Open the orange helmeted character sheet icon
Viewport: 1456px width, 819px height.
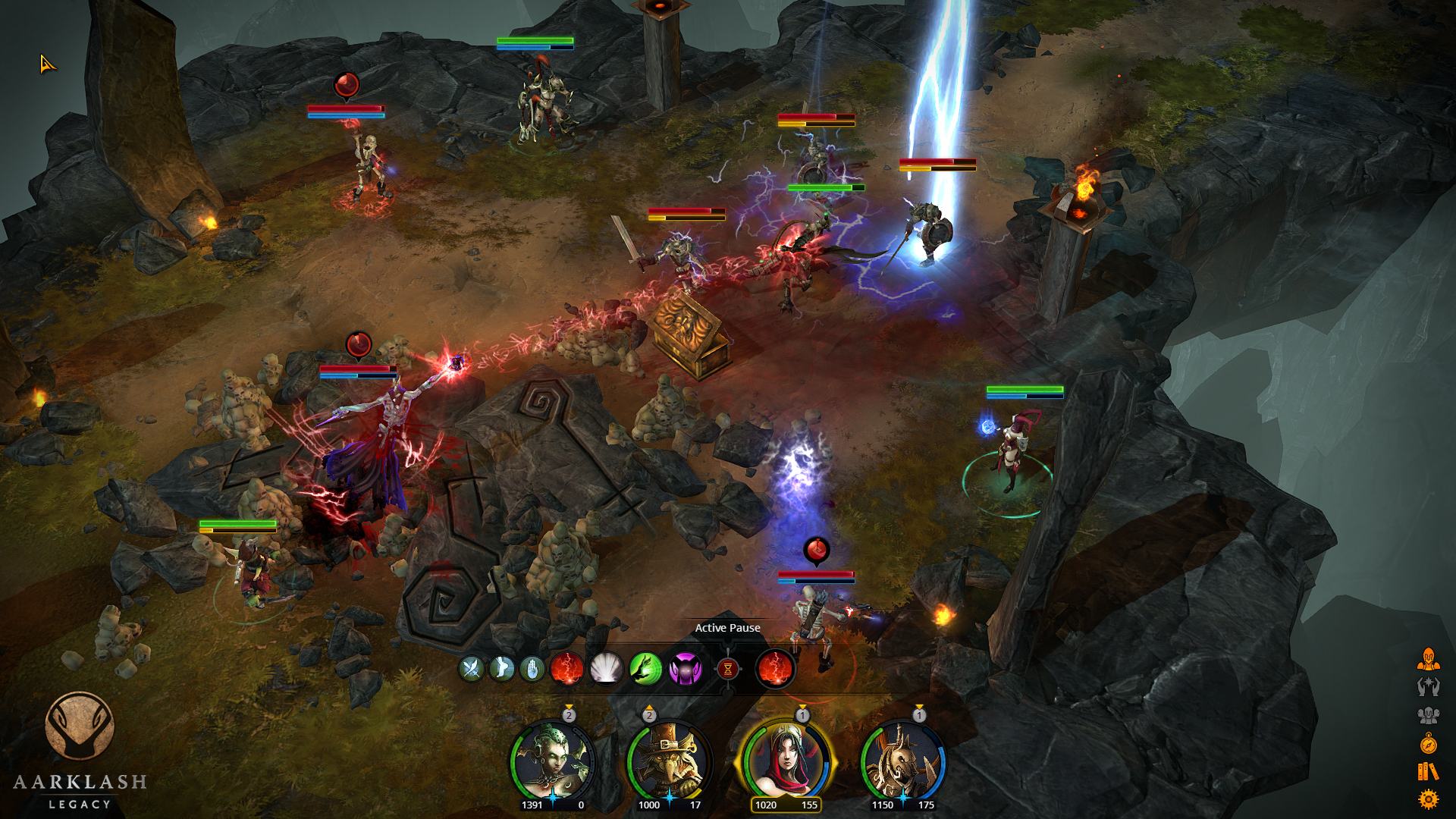[1428, 659]
